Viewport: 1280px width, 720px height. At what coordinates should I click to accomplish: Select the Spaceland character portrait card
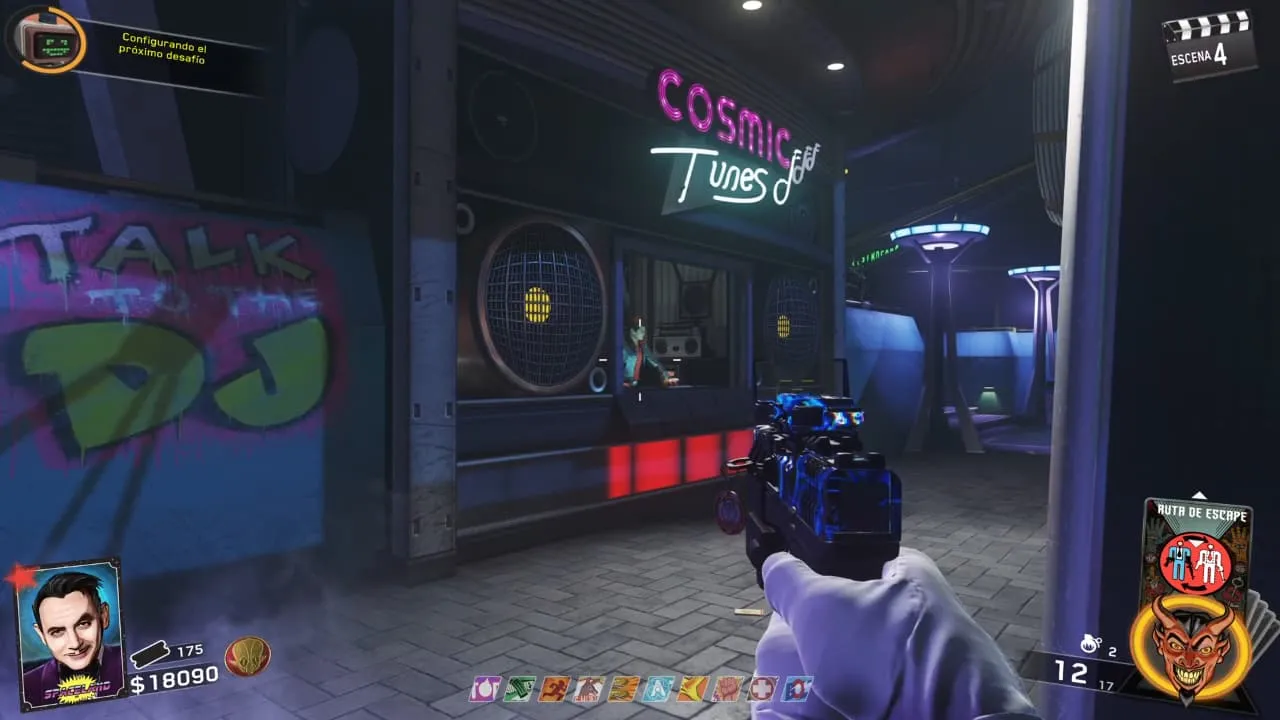[70, 634]
